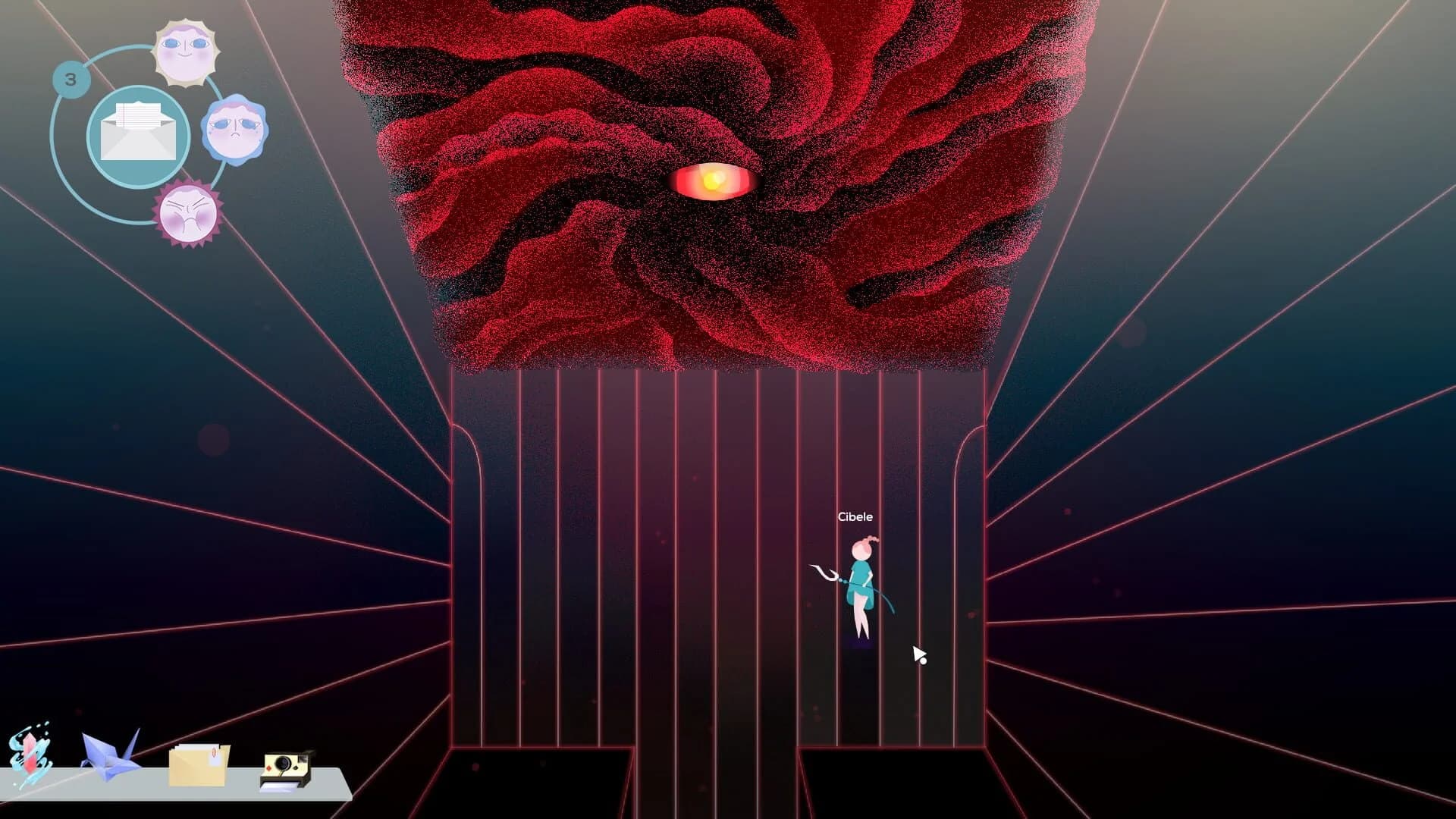Click the Cibele name label
This screenshot has width=1456, height=819.
pos(855,516)
